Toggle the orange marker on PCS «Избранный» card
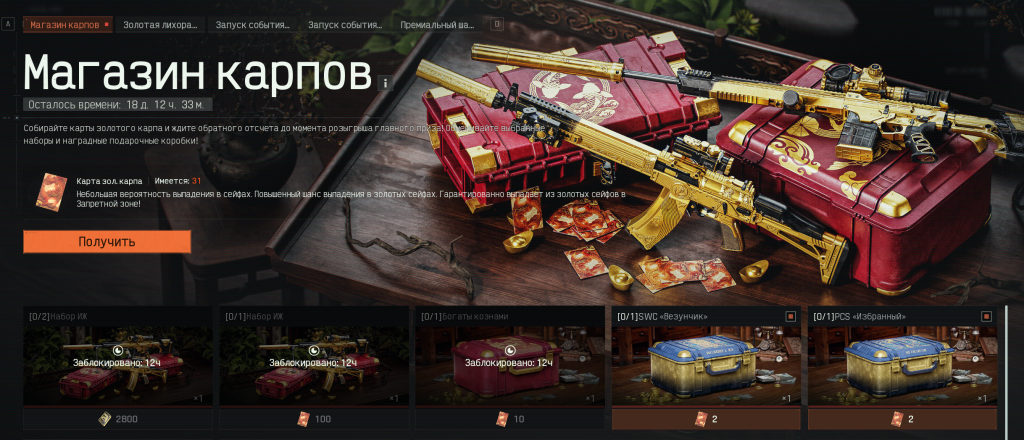1024x440 pixels. click(986, 317)
